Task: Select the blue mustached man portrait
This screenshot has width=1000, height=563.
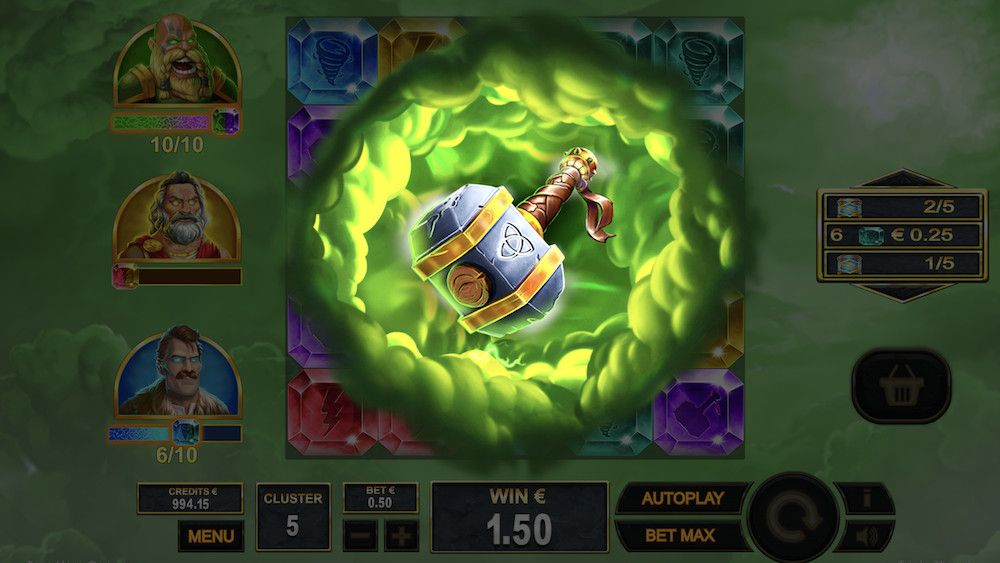Action: click(x=177, y=372)
